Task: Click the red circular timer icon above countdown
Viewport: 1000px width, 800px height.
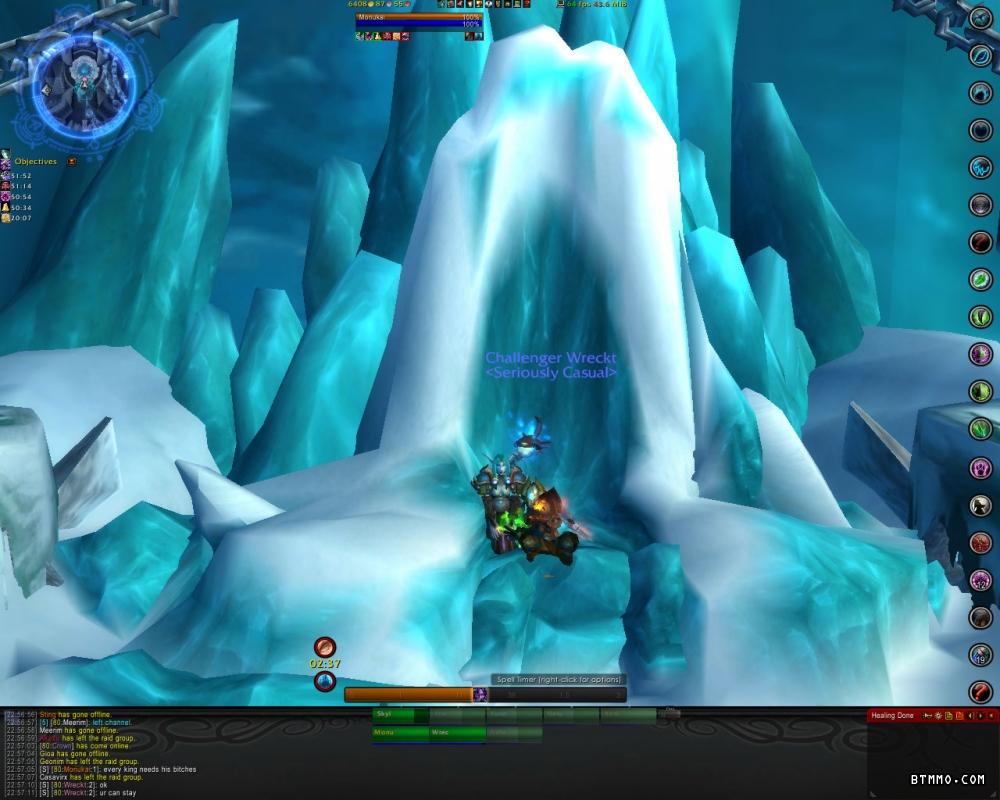Action: pos(324,647)
